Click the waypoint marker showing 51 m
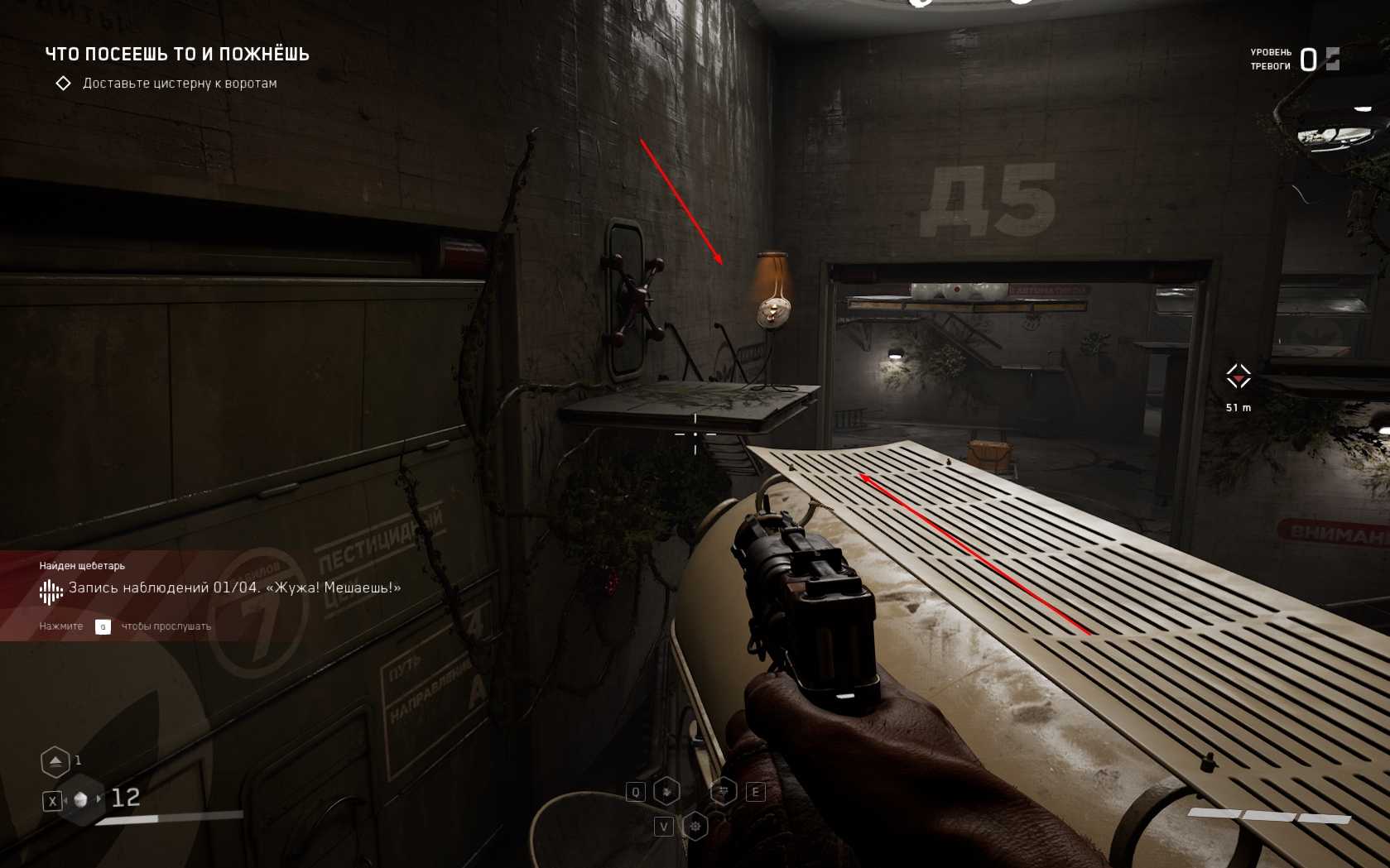This screenshot has height=868, width=1390. (1238, 377)
